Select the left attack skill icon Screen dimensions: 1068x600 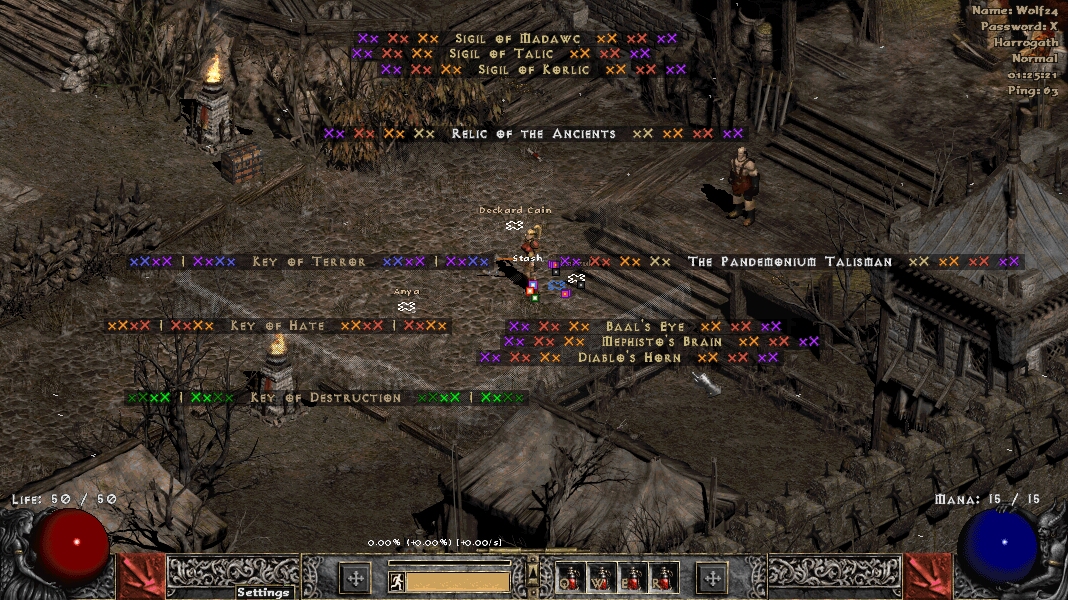pos(141,577)
